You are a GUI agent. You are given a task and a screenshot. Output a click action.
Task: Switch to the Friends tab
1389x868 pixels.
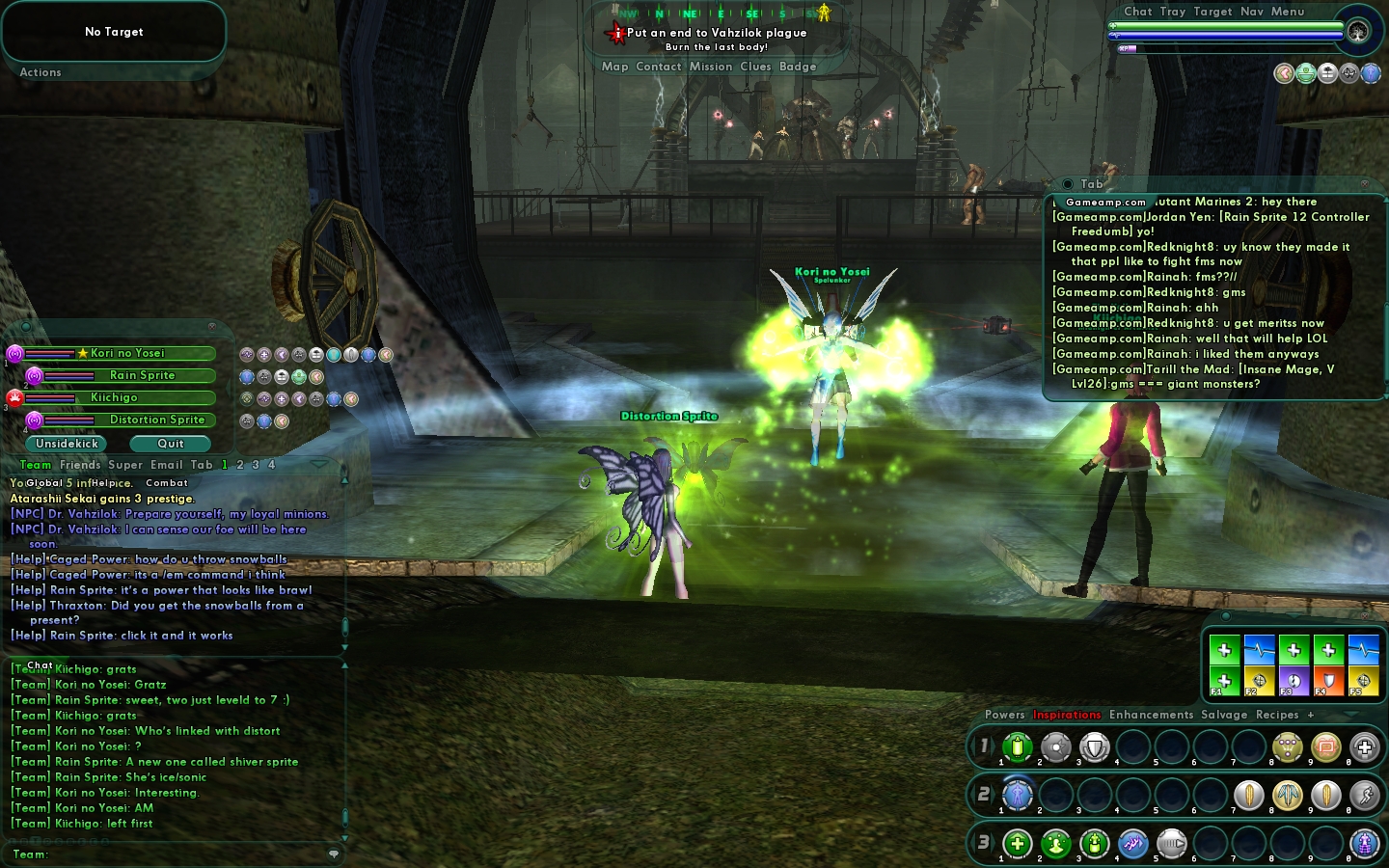click(80, 465)
